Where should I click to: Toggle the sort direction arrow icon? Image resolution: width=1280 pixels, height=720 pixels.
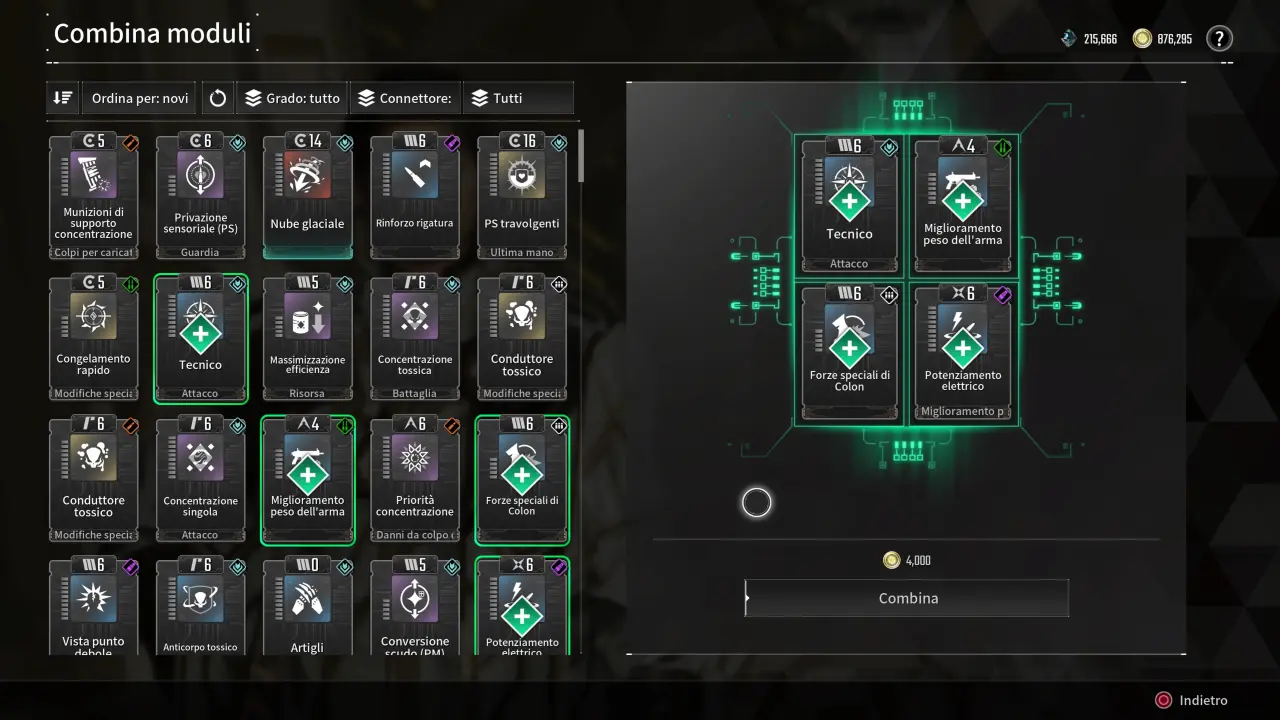[x=63, y=98]
